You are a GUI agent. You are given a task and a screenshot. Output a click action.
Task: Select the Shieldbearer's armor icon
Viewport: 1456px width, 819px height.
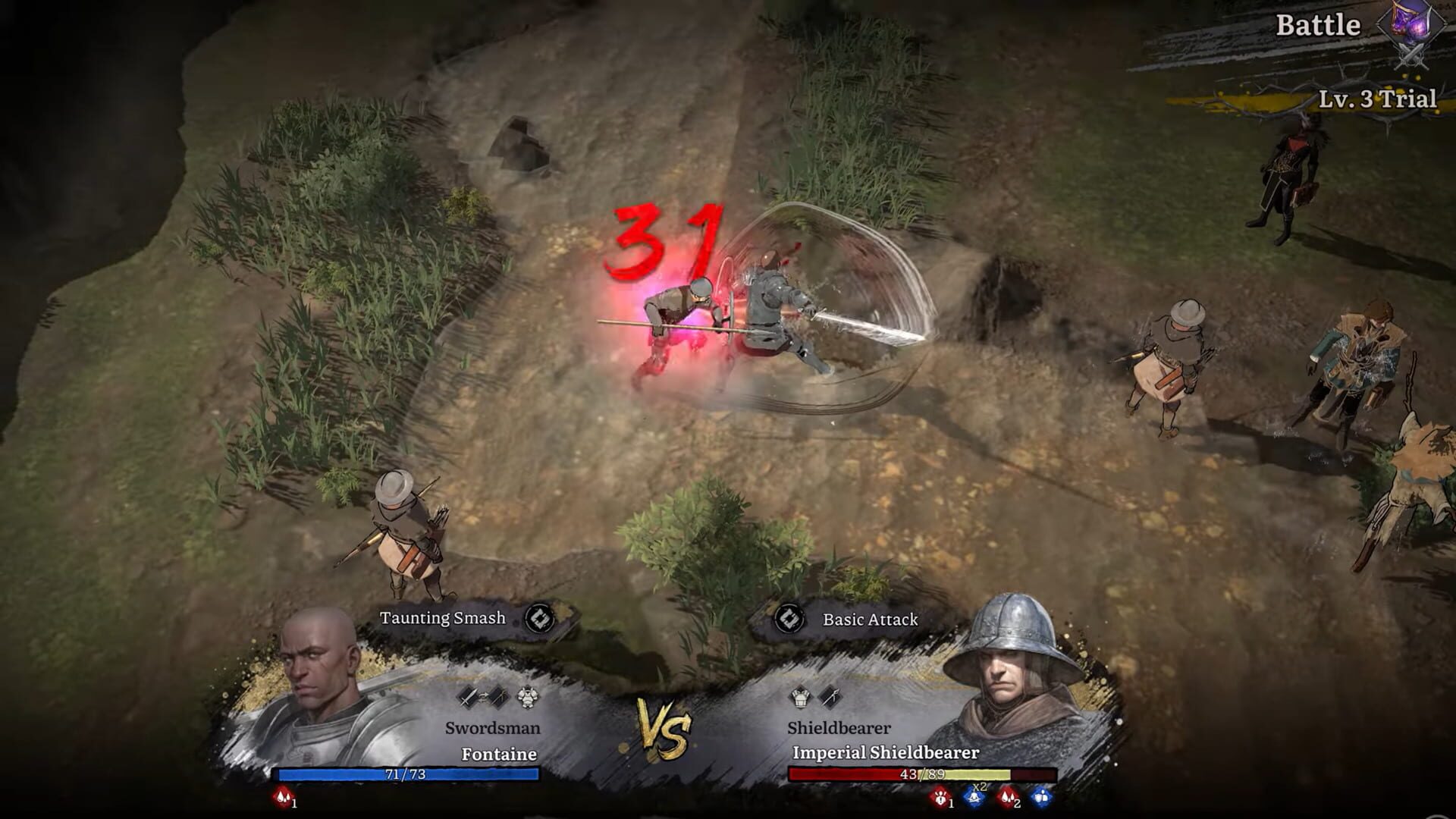coord(801,698)
